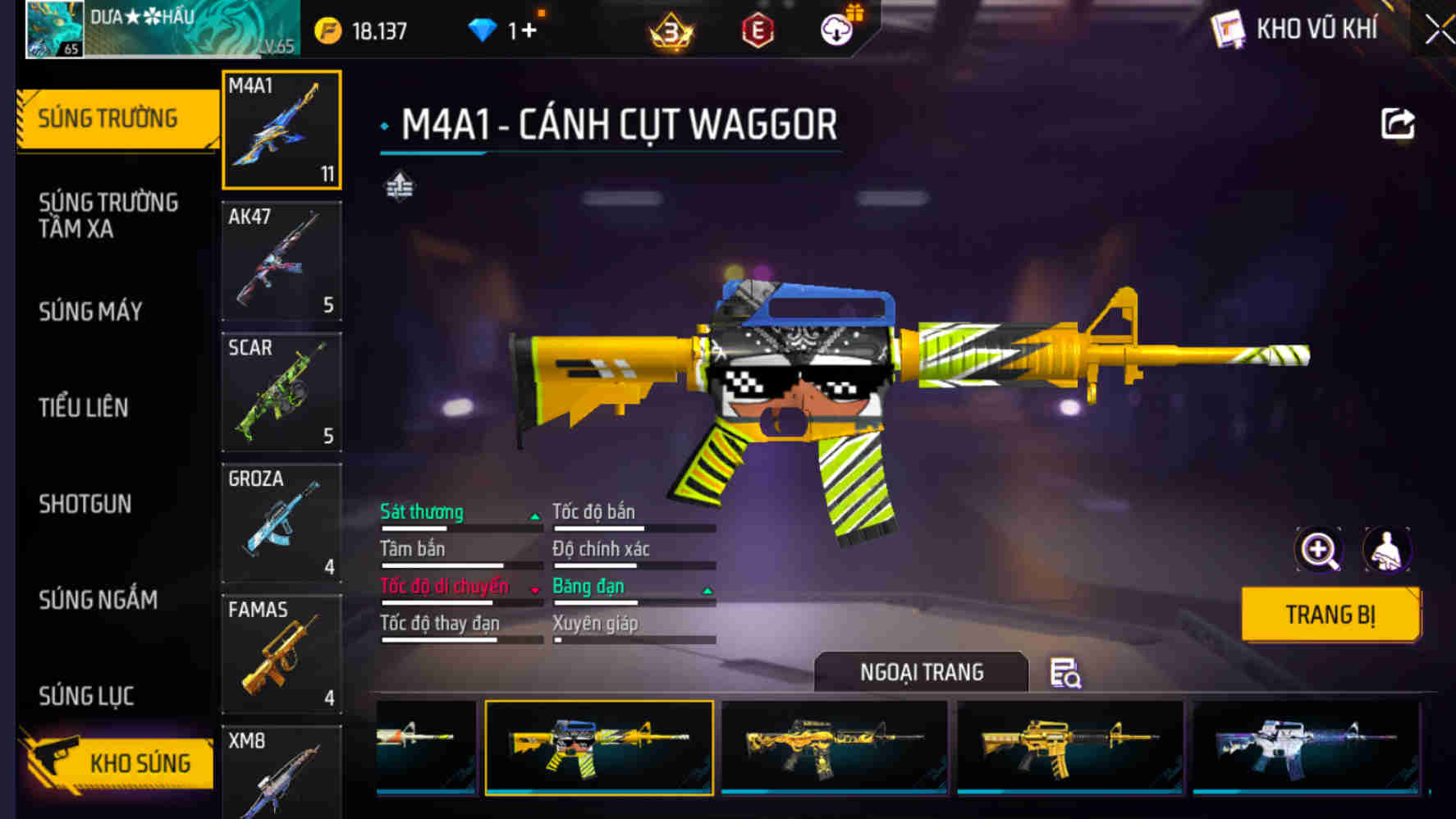Screen dimensions: 1456x819
Task: Close the weapon armory screen
Action: (1439, 31)
